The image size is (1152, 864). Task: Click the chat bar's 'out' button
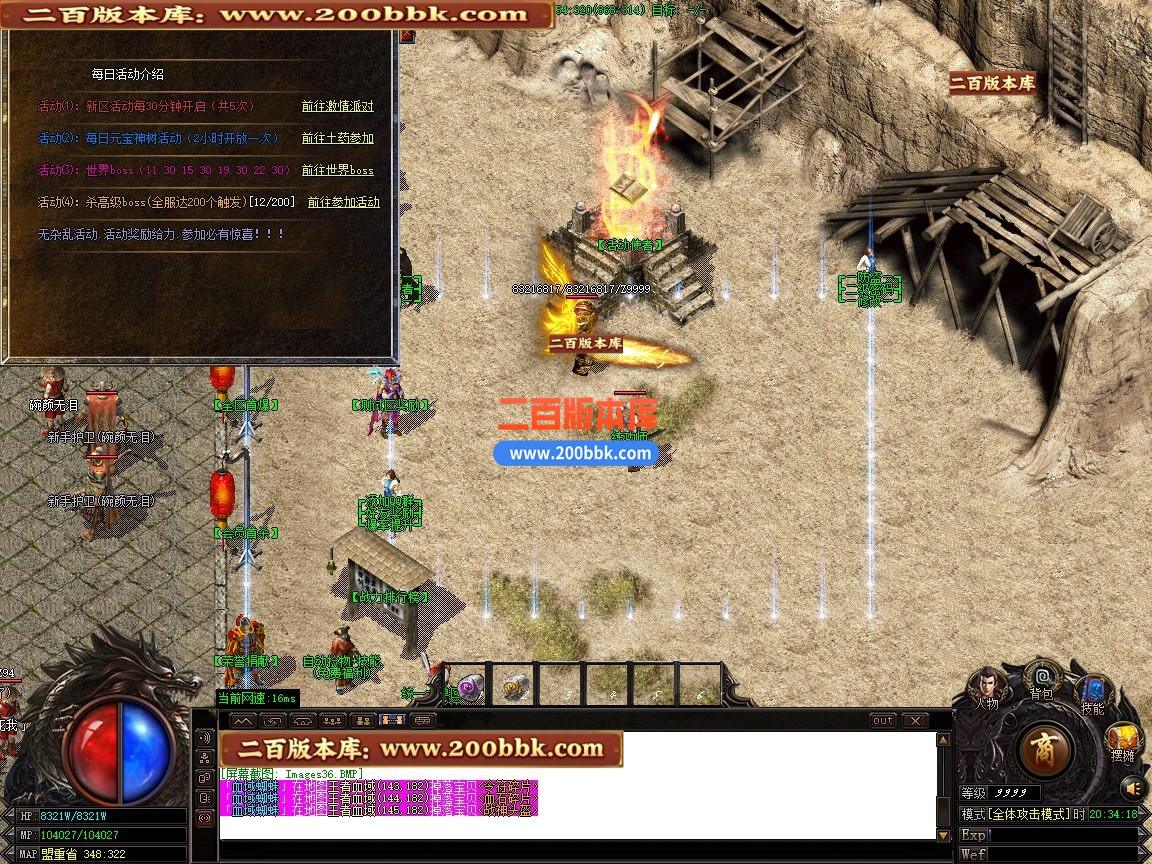pyautogui.click(x=883, y=720)
